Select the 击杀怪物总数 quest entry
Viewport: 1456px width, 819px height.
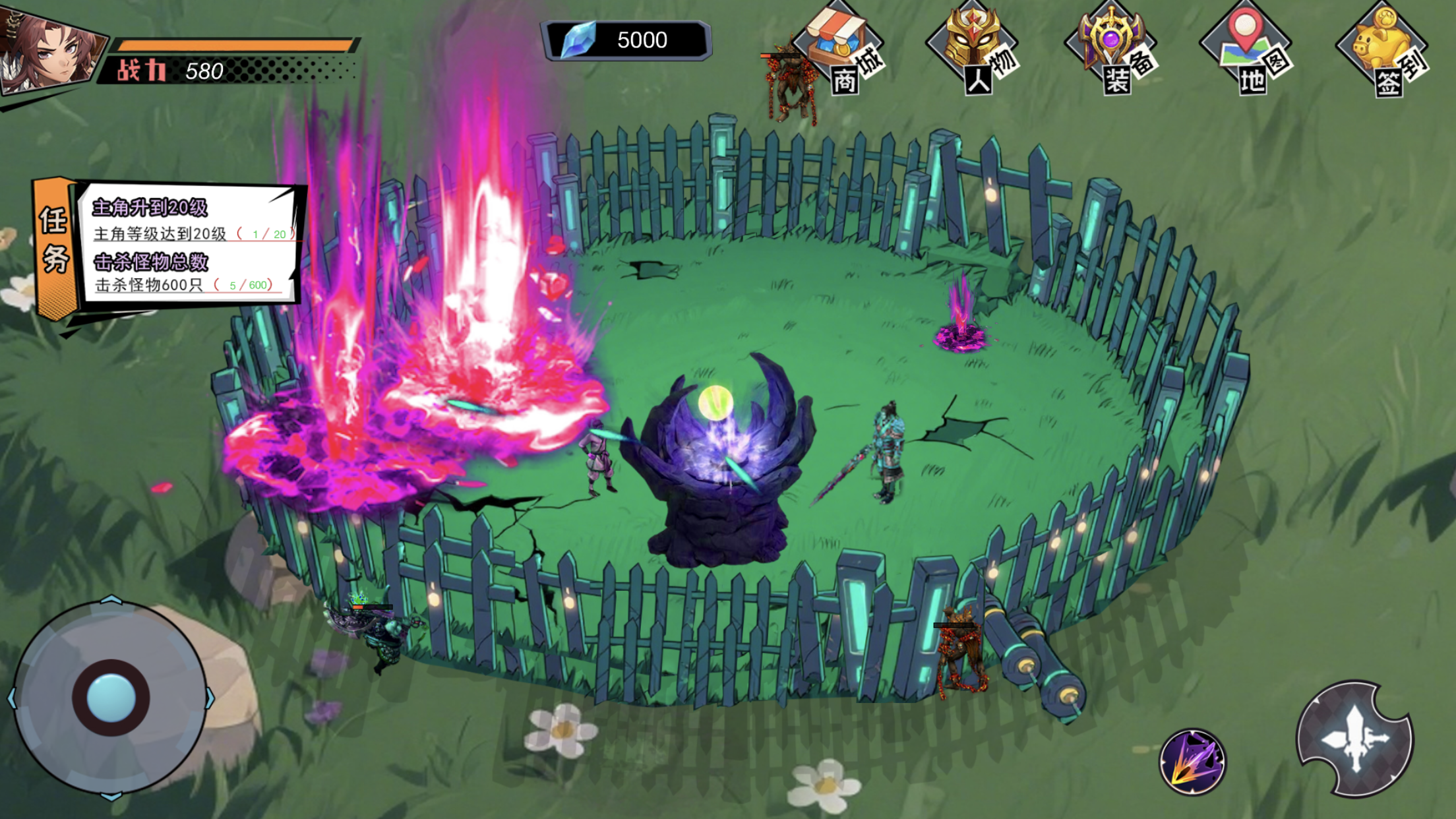pyautogui.click(x=188, y=273)
